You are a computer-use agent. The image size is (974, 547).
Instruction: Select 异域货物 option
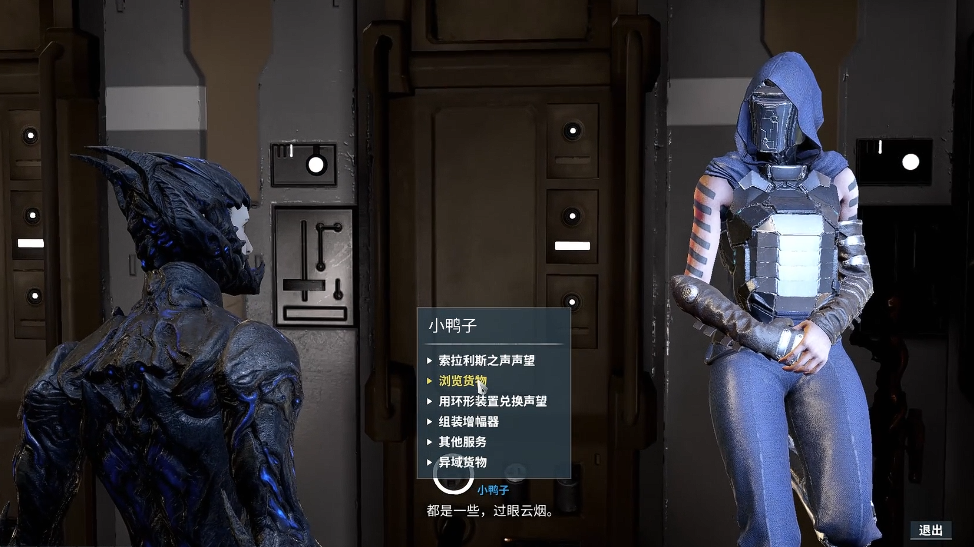pos(462,462)
